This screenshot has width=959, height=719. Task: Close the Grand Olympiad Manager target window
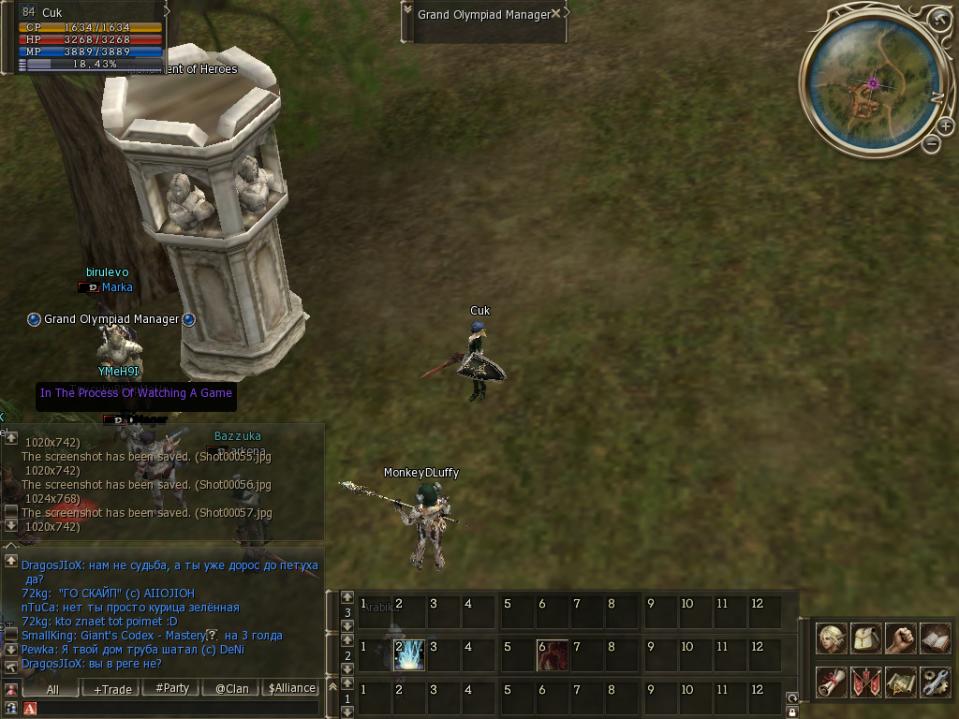click(556, 14)
